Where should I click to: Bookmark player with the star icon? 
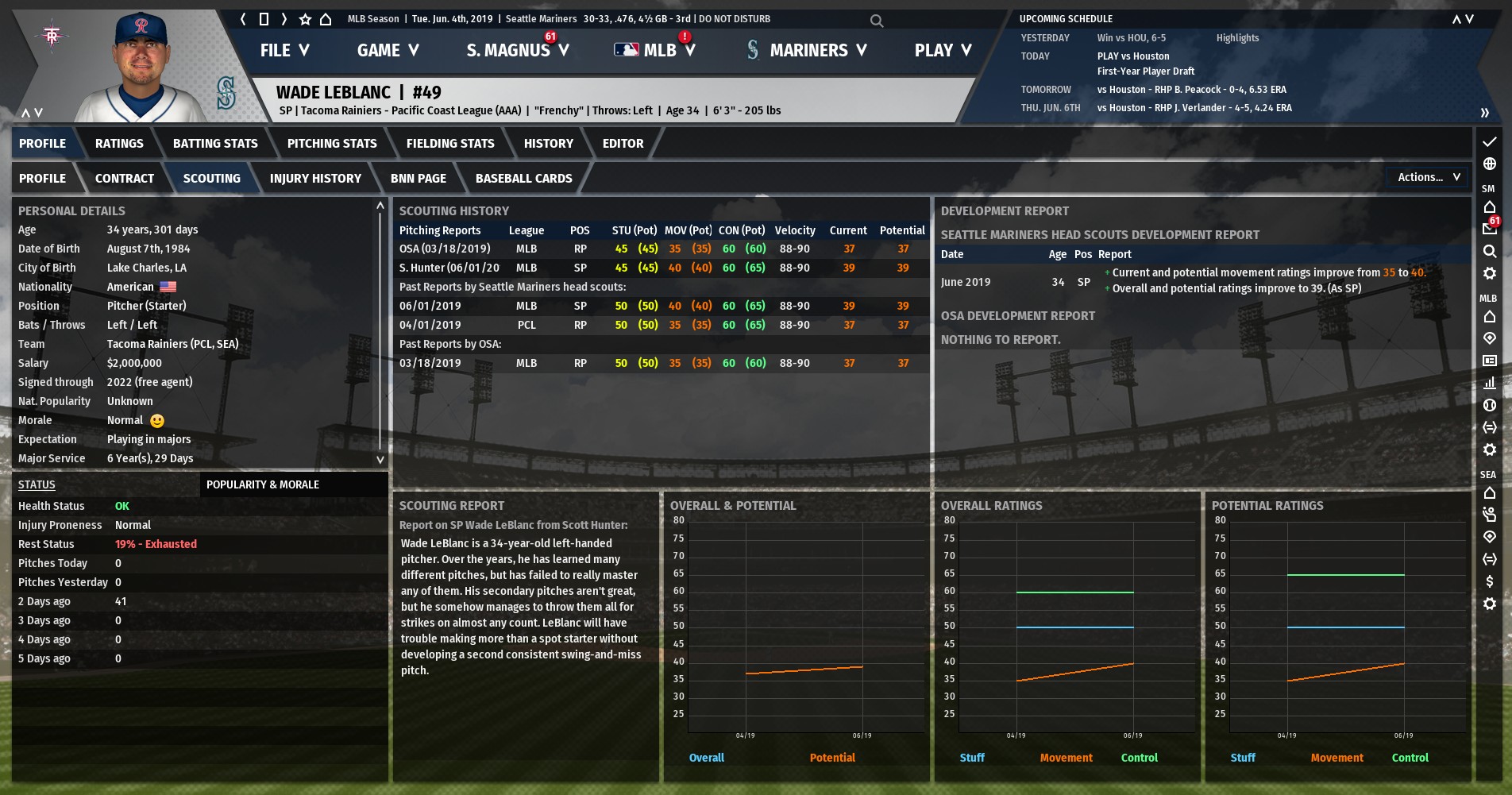[x=305, y=19]
